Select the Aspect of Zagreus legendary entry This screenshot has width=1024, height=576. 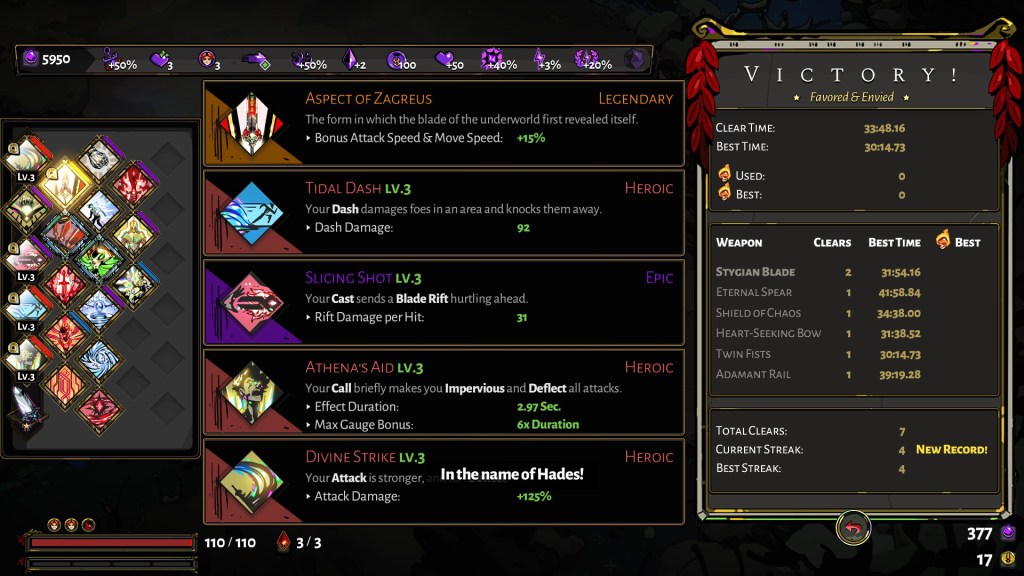pyautogui.click(x=443, y=123)
